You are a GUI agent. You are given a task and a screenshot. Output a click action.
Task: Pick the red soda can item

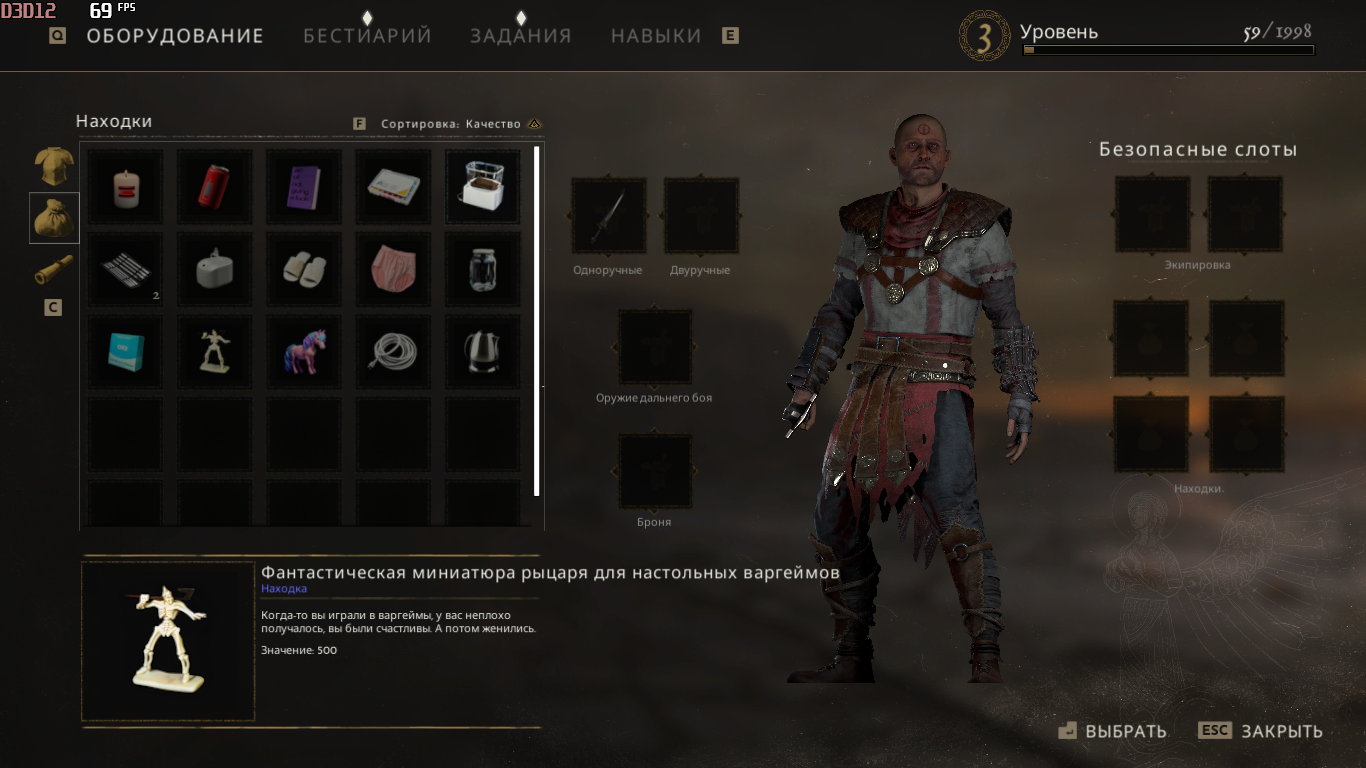pyautogui.click(x=215, y=186)
